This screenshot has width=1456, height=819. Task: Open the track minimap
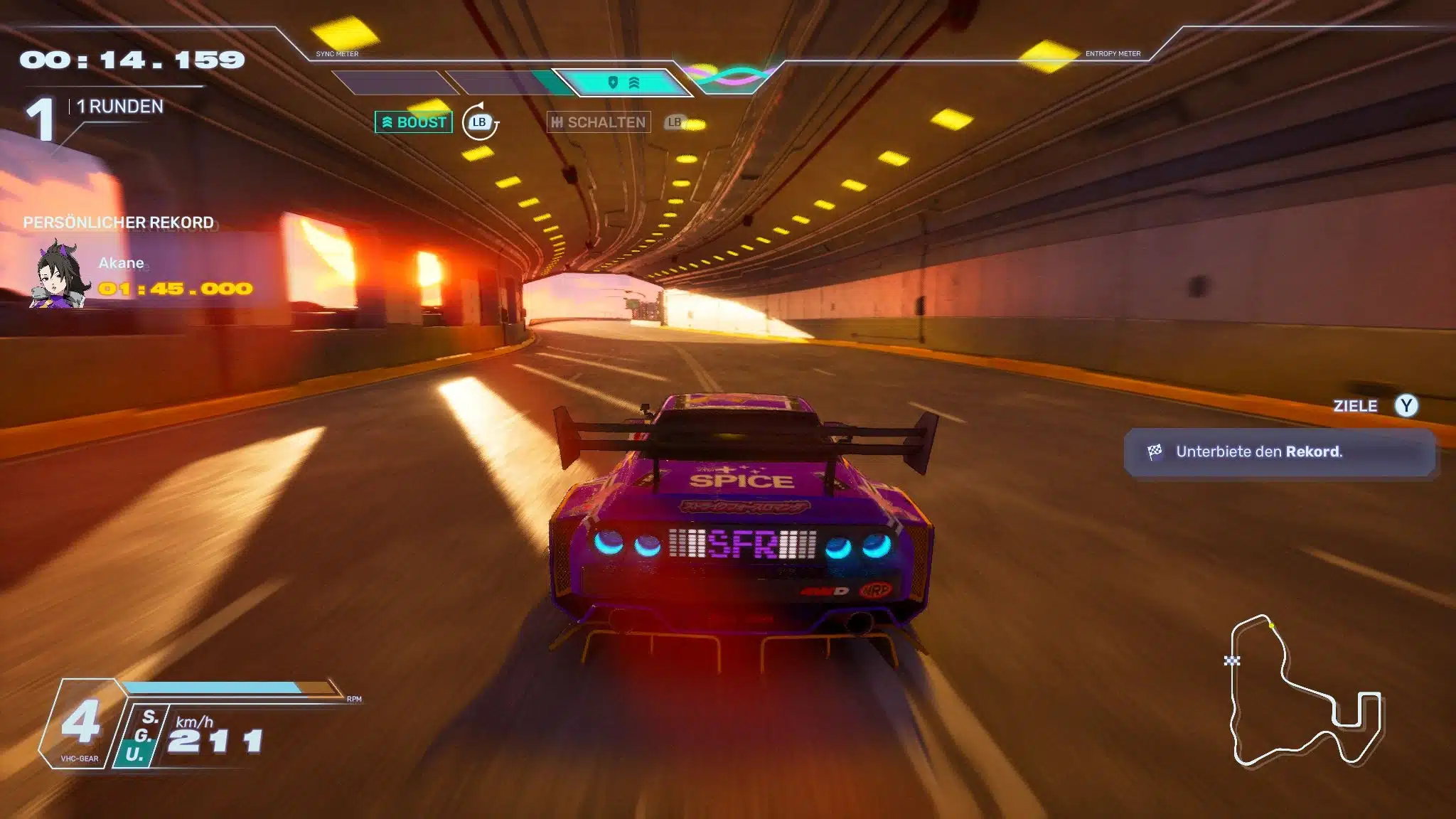point(1305,691)
